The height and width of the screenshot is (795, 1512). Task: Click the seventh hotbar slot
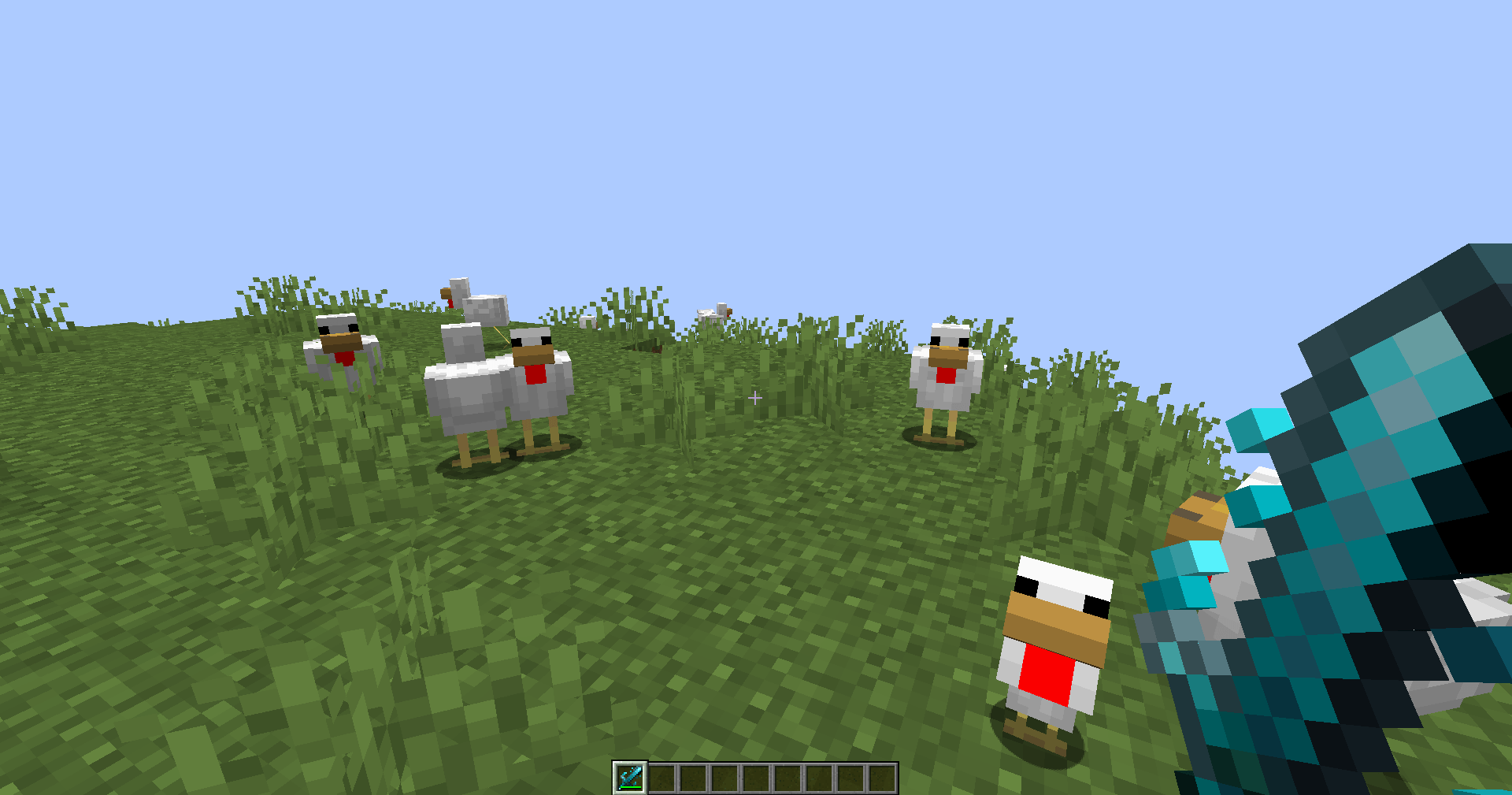(817, 778)
